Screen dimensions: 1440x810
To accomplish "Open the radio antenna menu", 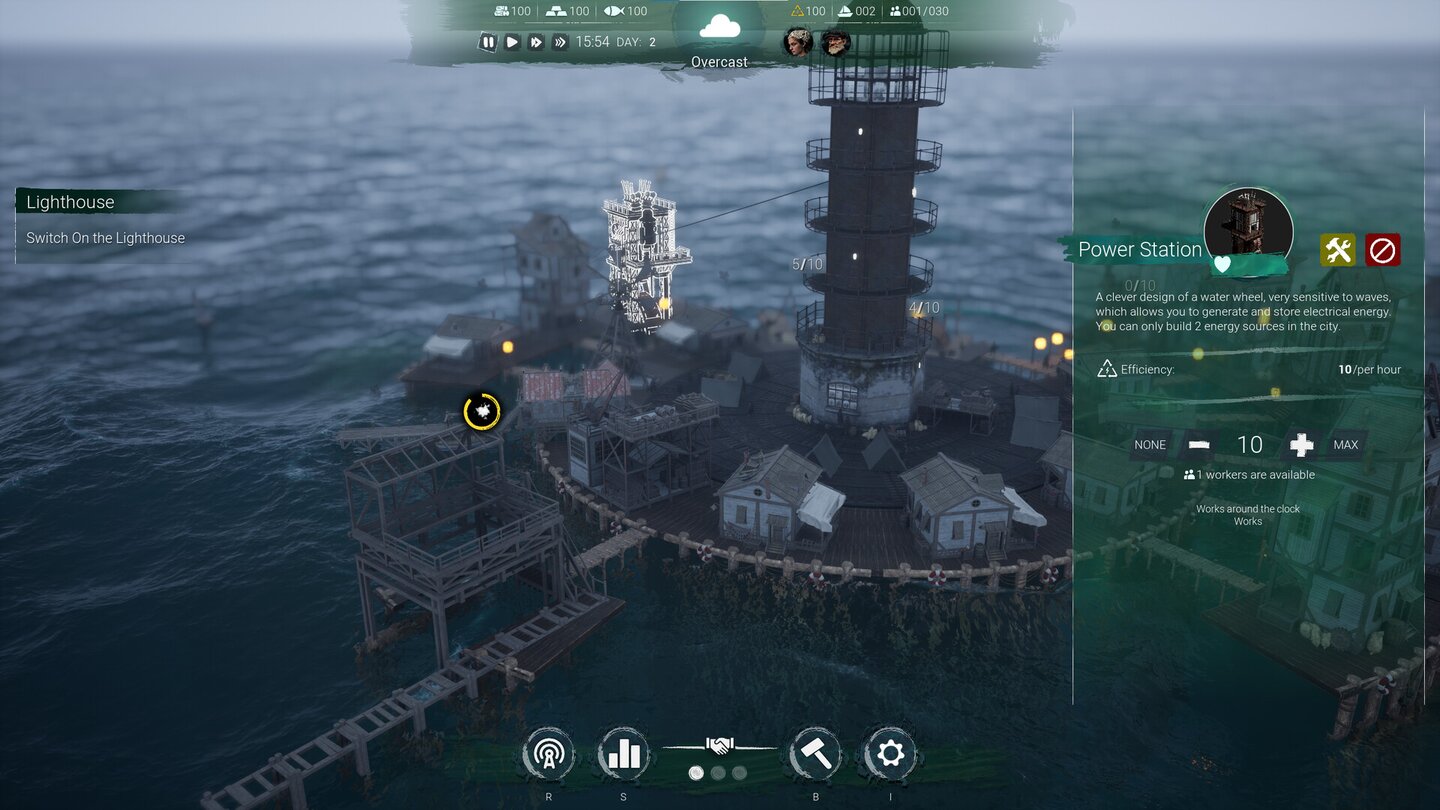I will pos(548,753).
